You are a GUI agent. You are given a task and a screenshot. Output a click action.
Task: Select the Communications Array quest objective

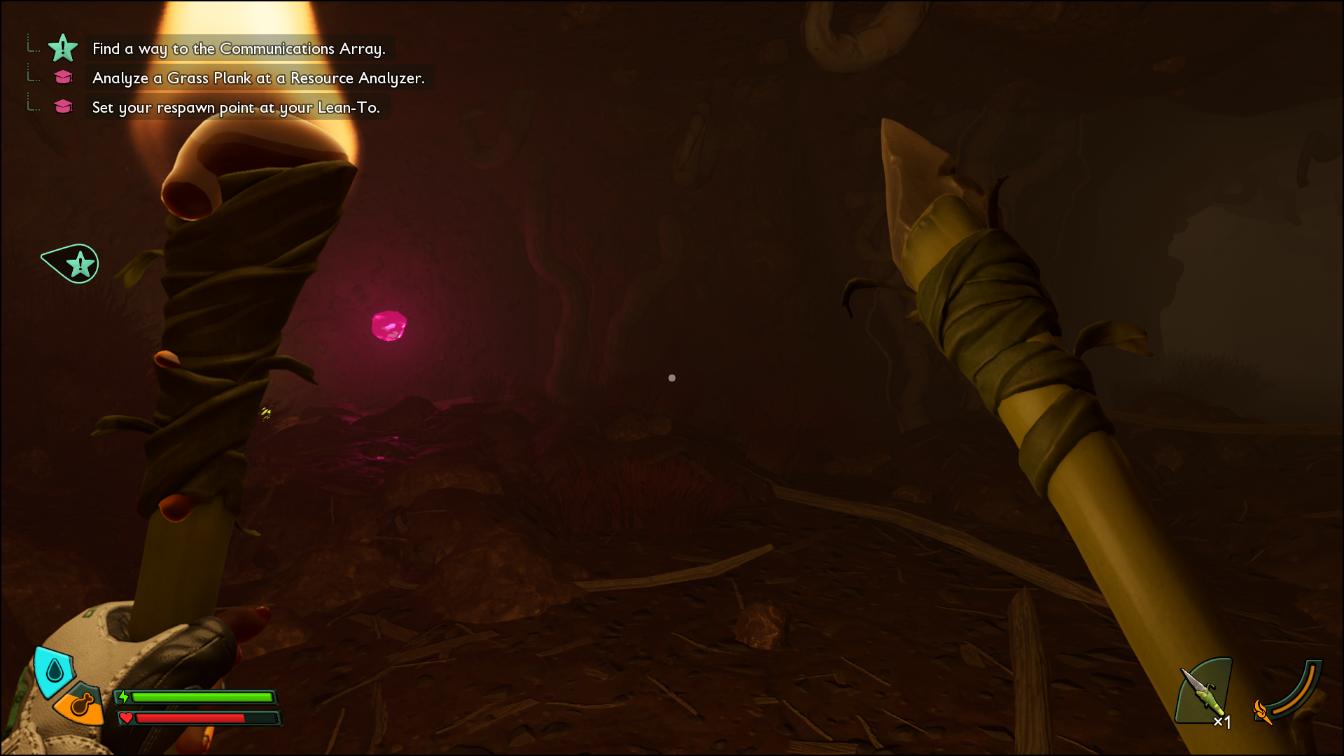pos(238,48)
